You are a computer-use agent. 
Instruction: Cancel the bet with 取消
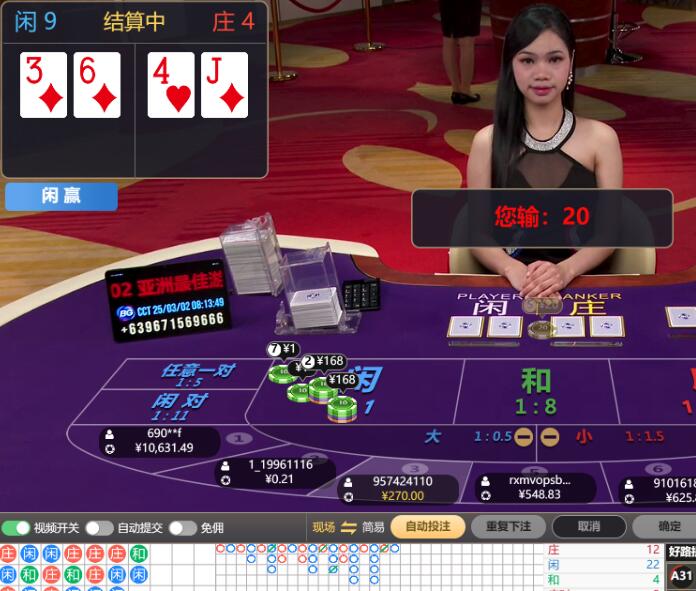click(x=589, y=527)
